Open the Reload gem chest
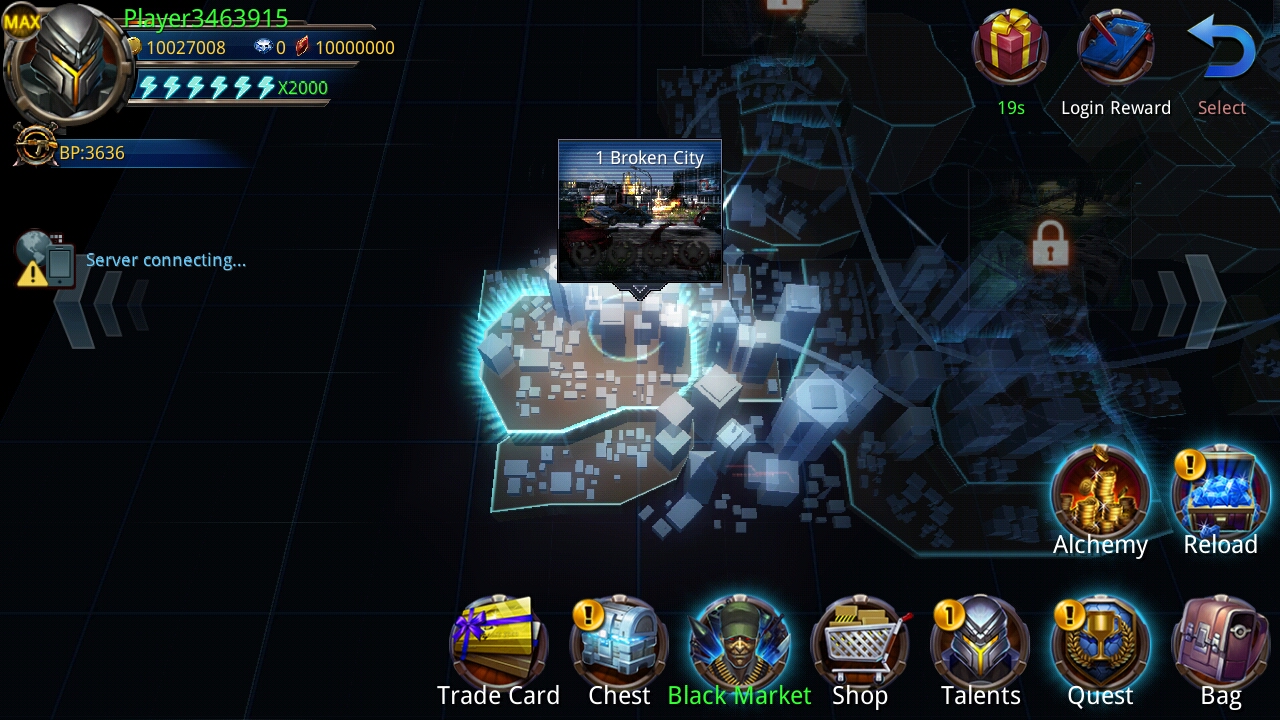 (x=1220, y=492)
